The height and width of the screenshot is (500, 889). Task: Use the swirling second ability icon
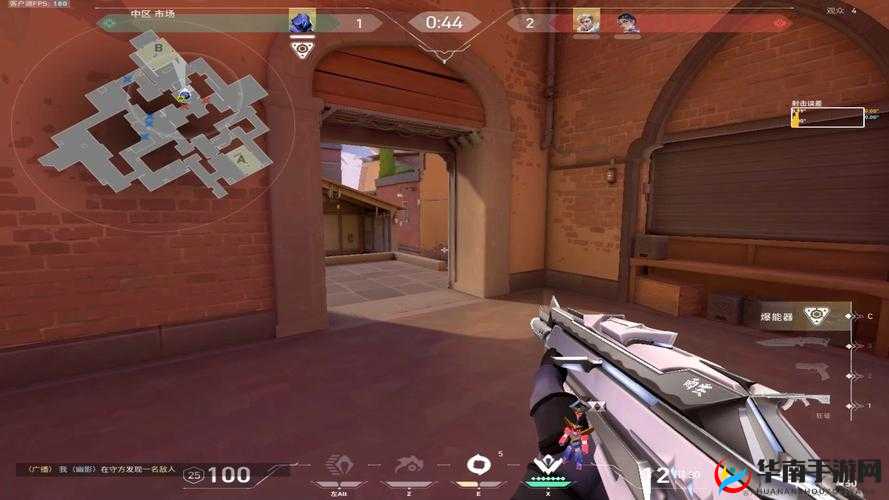(x=410, y=467)
